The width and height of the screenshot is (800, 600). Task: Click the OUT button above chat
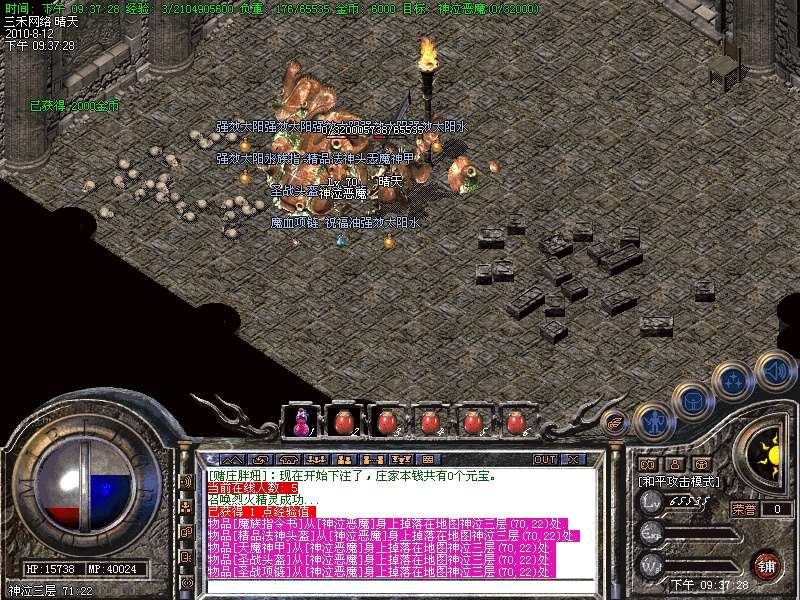click(x=545, y=459)
